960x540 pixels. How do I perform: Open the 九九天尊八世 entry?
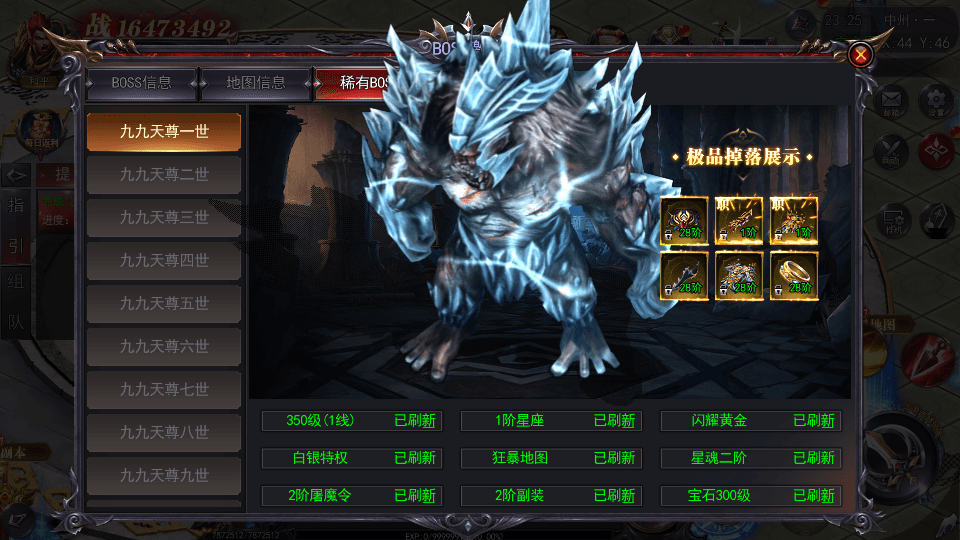(164, 433)
